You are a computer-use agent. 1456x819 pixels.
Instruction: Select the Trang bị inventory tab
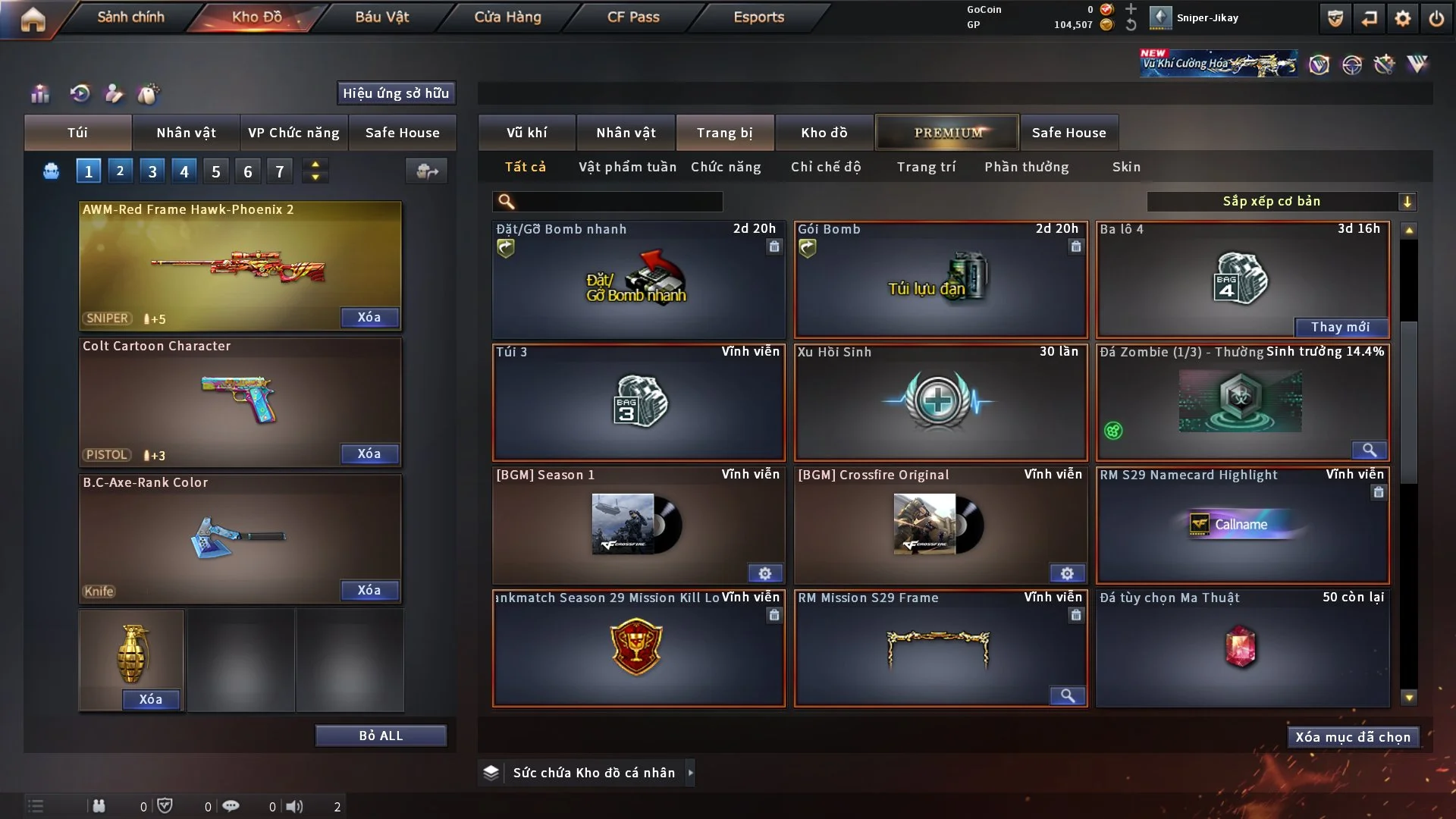tap(724, 133)
